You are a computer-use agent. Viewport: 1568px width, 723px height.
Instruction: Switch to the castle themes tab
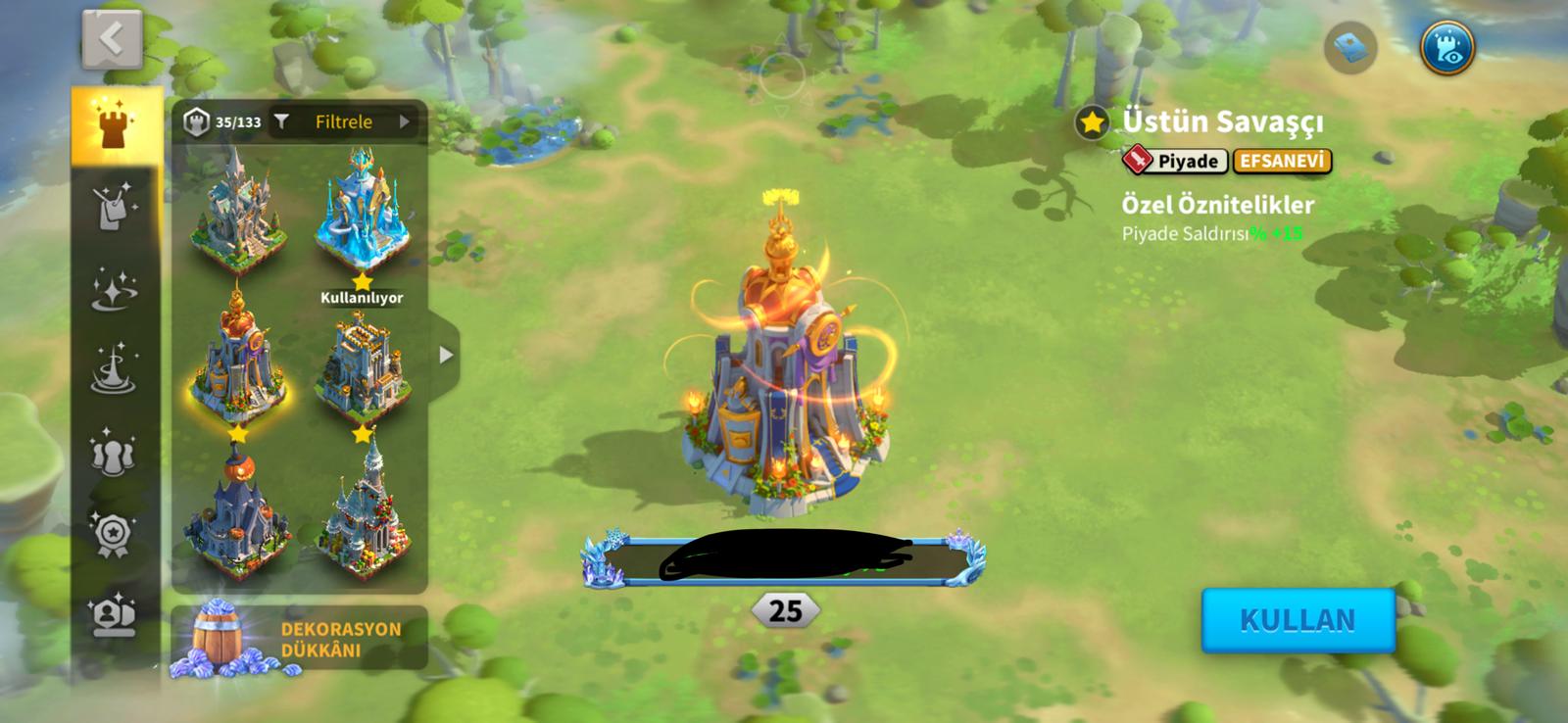115,124
